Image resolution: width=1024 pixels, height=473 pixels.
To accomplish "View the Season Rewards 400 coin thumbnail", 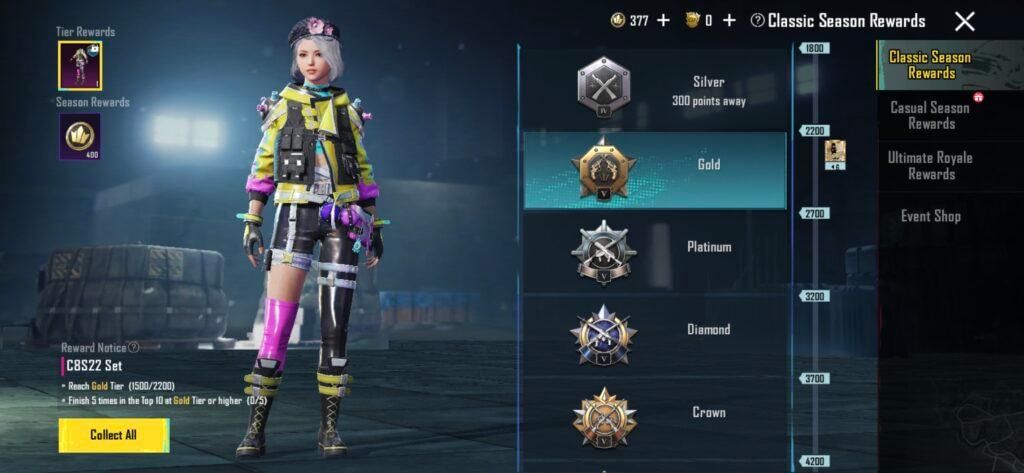I will coord(79,135).
